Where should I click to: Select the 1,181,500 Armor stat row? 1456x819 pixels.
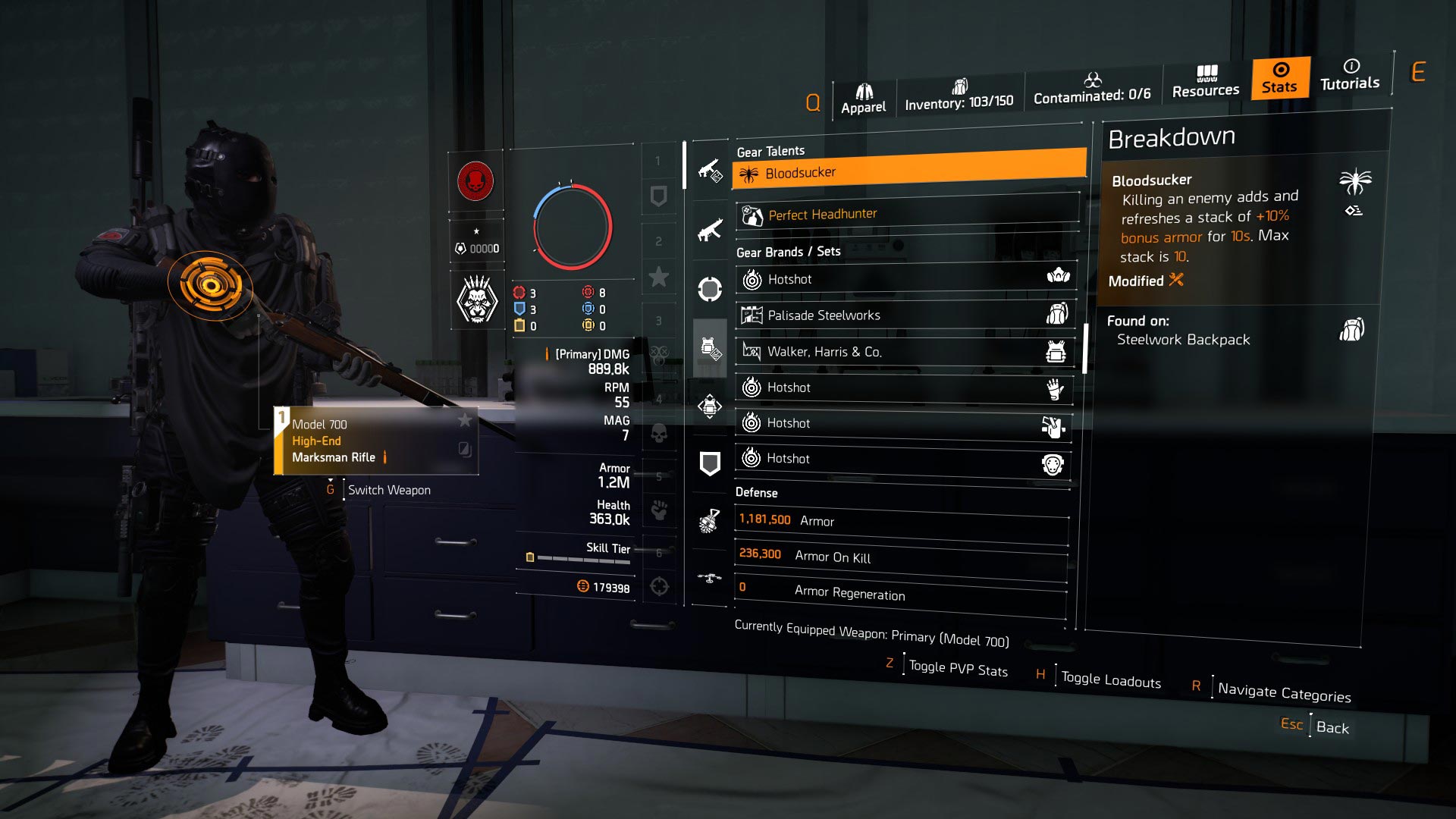coord(902,521)
